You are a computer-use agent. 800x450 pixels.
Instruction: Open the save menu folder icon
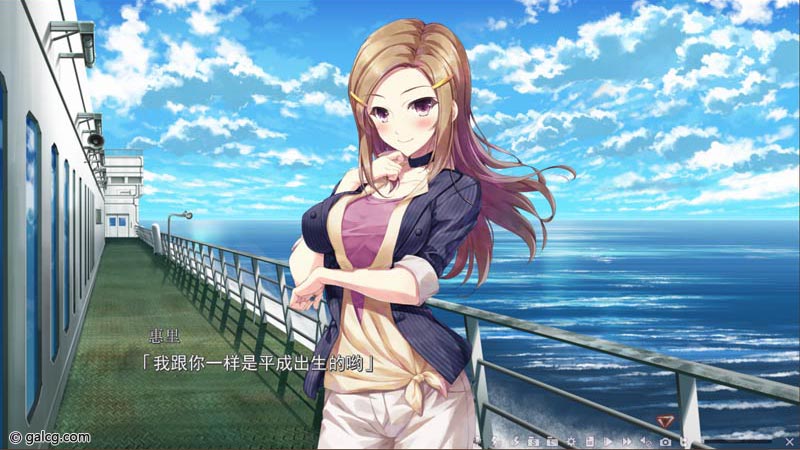click(x=533, y=441)
